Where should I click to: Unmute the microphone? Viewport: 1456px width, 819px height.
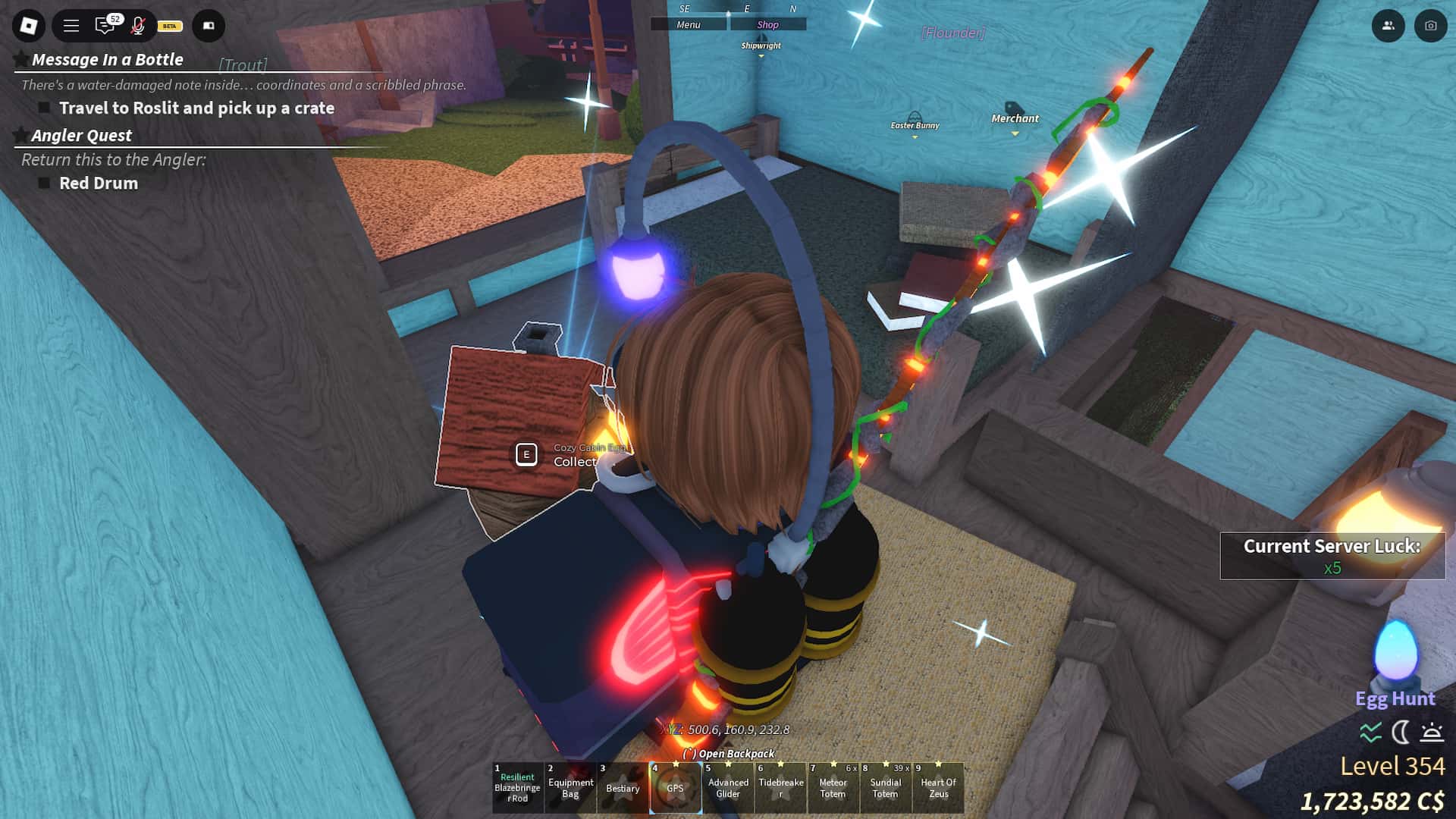coord(136,25)
